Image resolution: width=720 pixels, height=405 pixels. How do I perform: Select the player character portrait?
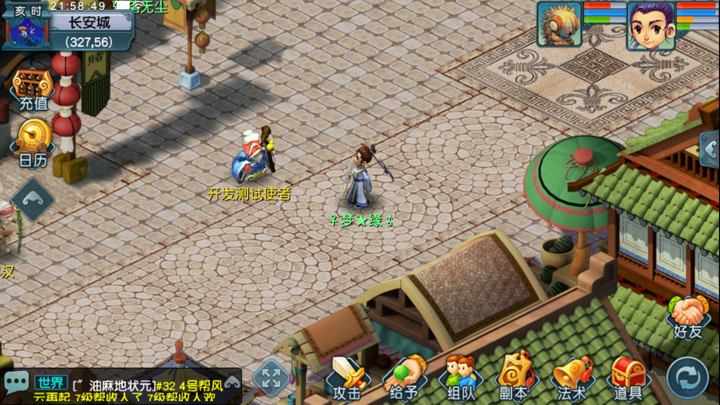click(649, 25)
